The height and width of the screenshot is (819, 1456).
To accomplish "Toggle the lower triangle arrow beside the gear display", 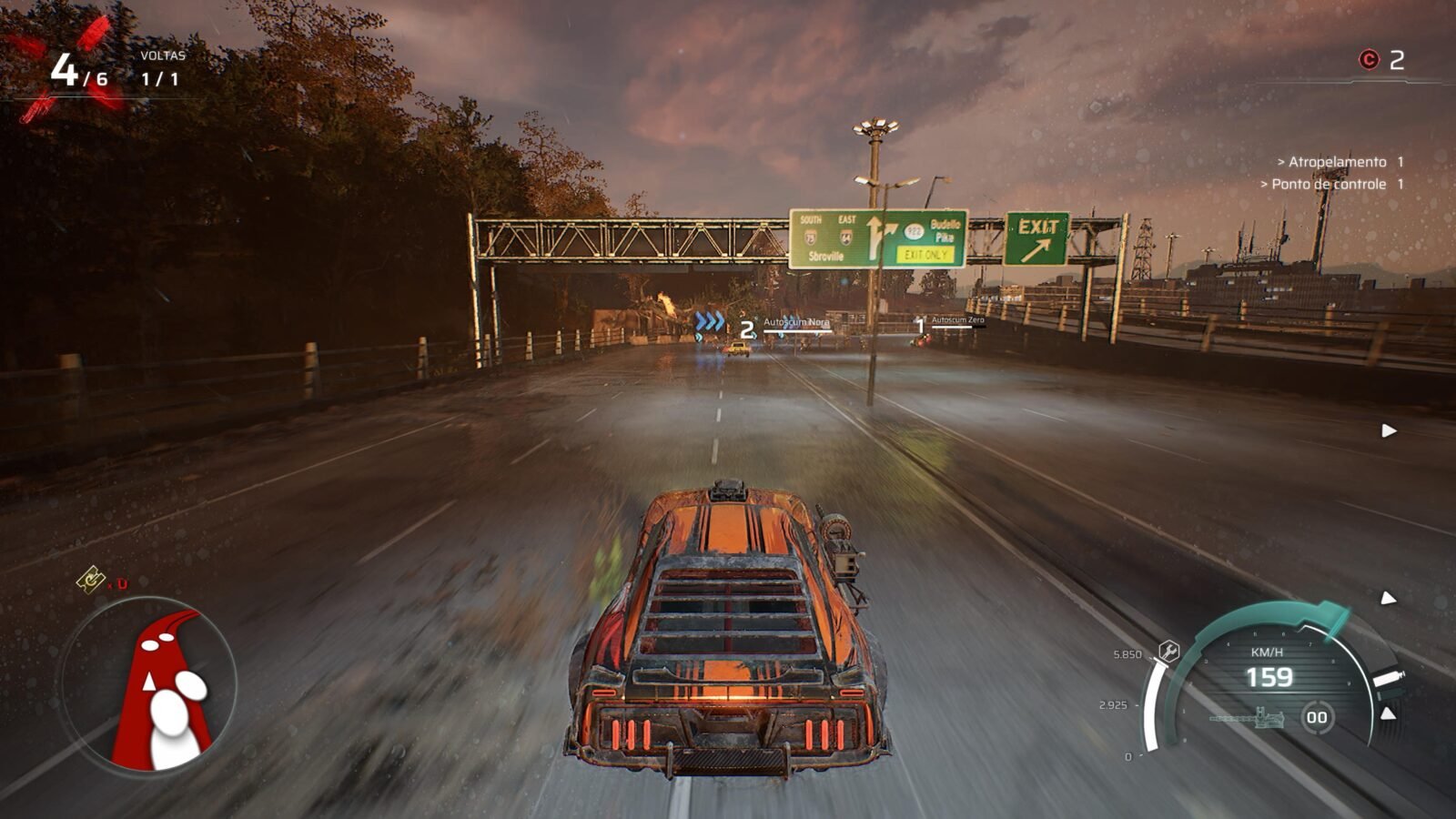I will [1388, 713].
